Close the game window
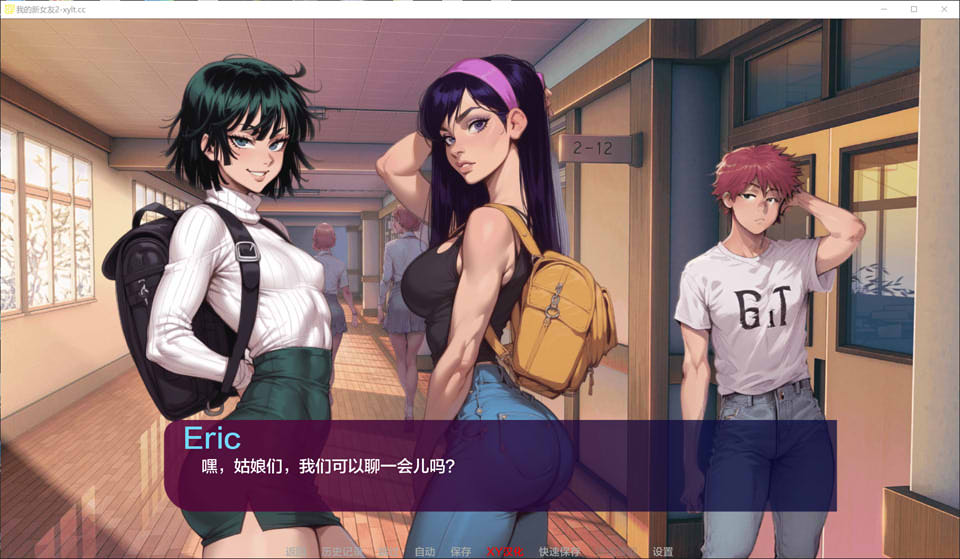Viewport: 960px width, 559px height. coord(943,9)
